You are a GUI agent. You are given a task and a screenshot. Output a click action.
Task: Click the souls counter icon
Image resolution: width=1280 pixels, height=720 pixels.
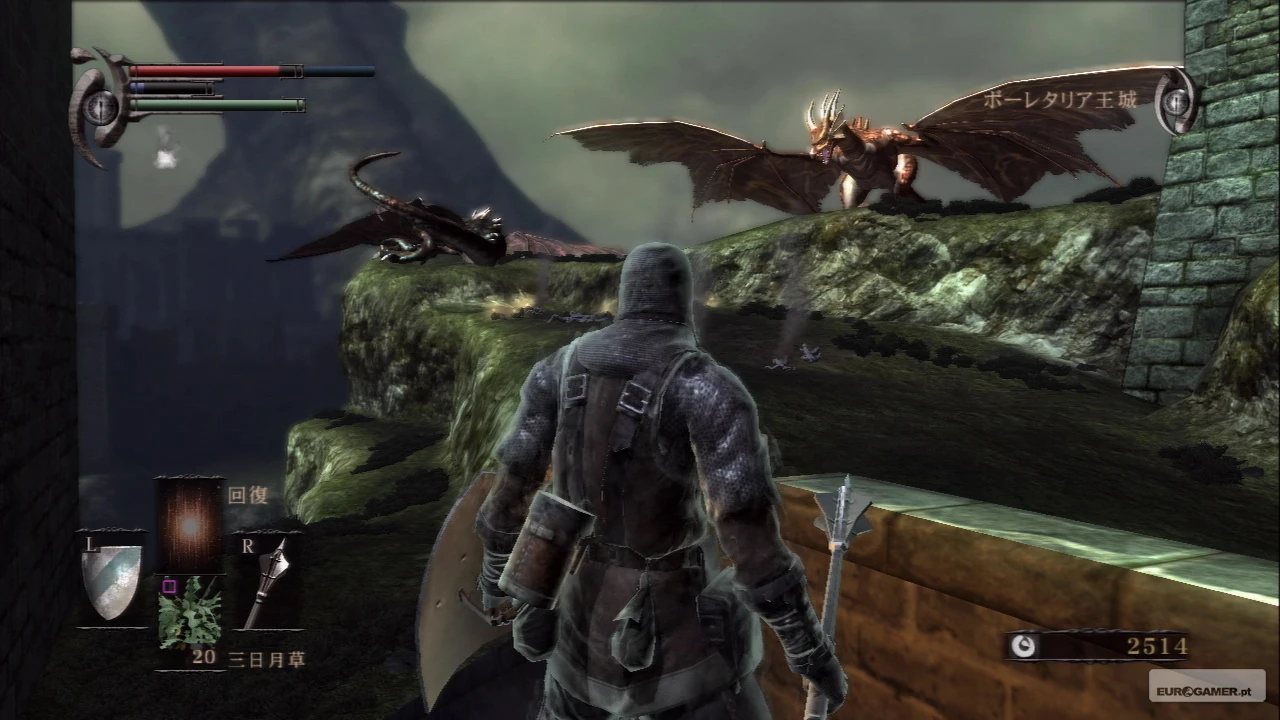click(x=1023, y=646)
